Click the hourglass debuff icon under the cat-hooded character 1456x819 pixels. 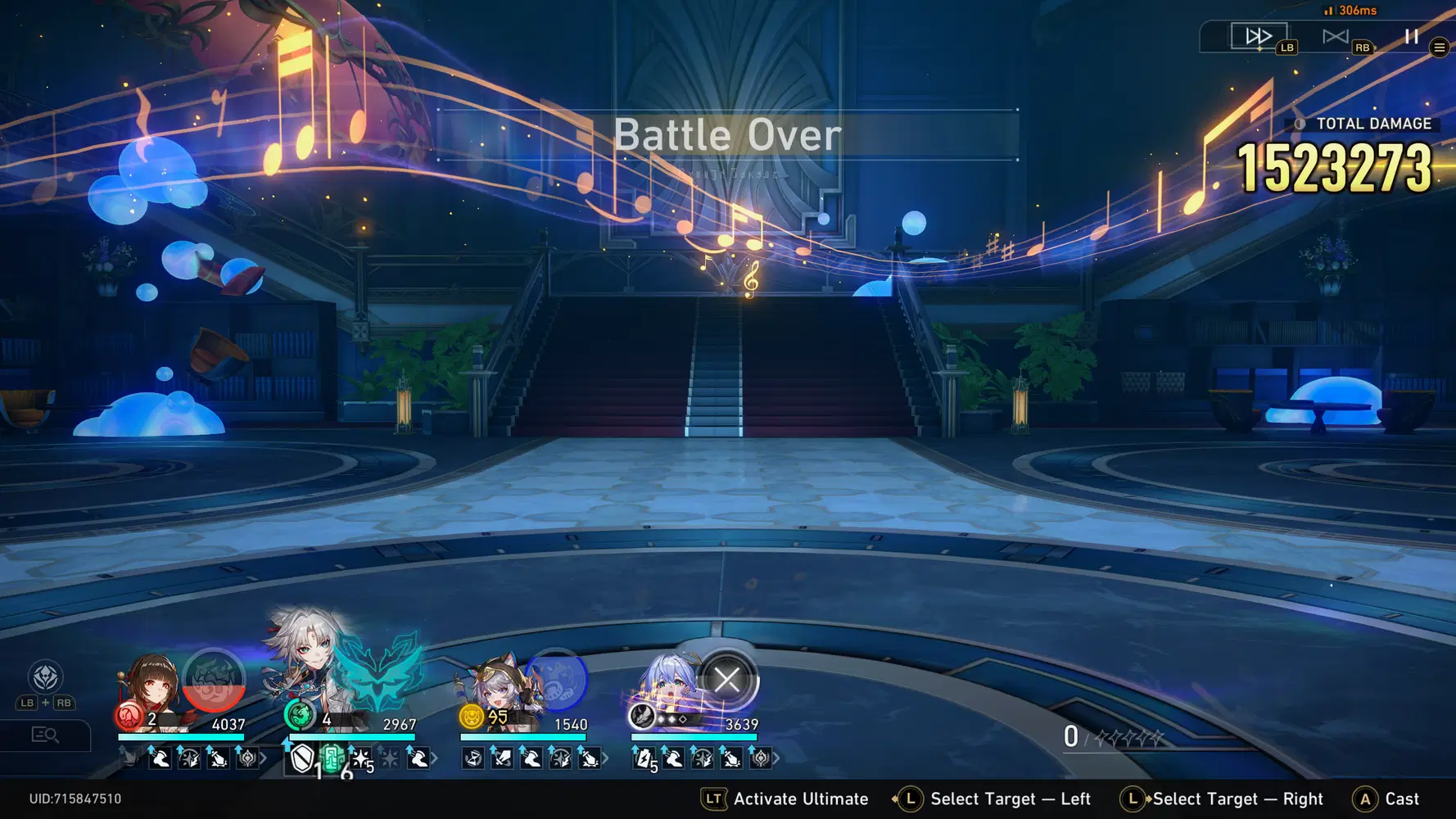coord(472,759)
